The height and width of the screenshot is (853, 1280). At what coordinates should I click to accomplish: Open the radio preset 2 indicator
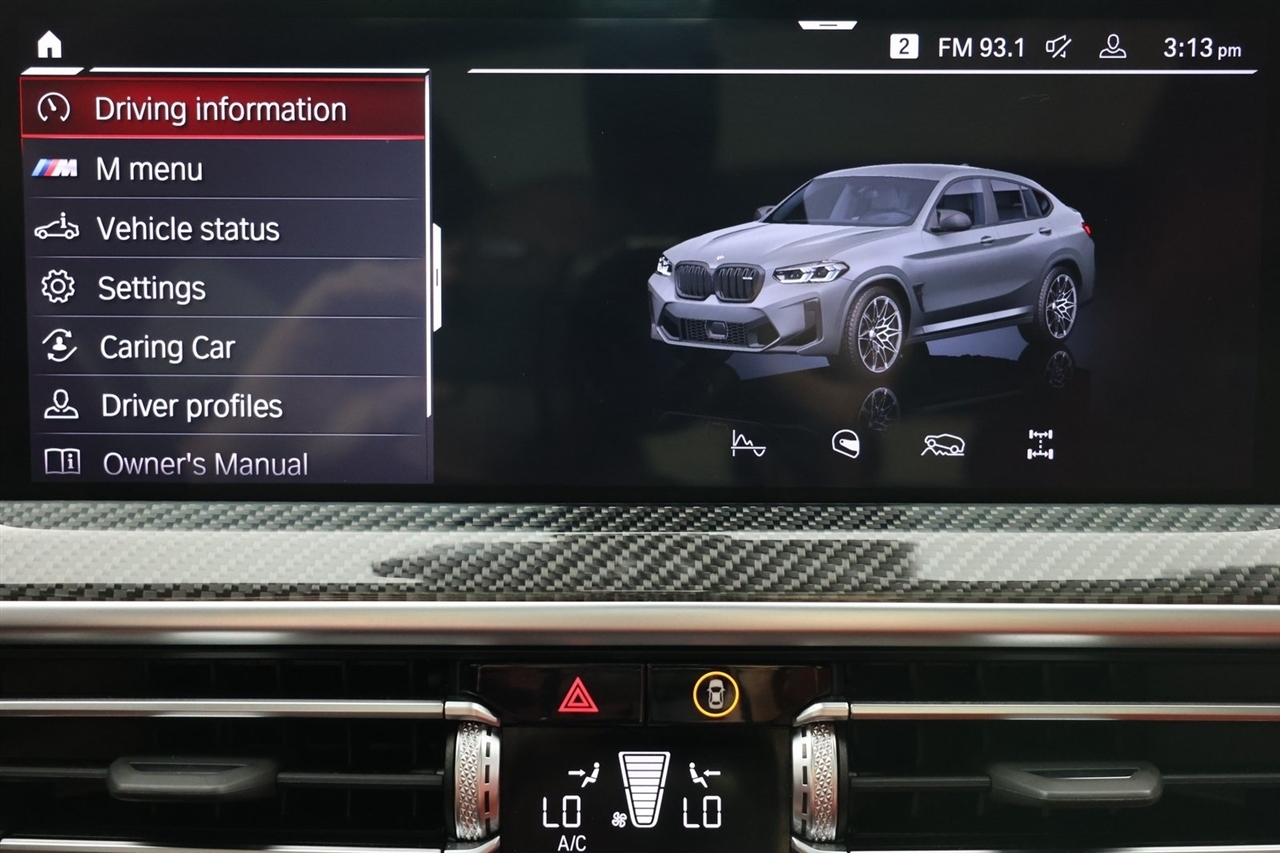905,46
